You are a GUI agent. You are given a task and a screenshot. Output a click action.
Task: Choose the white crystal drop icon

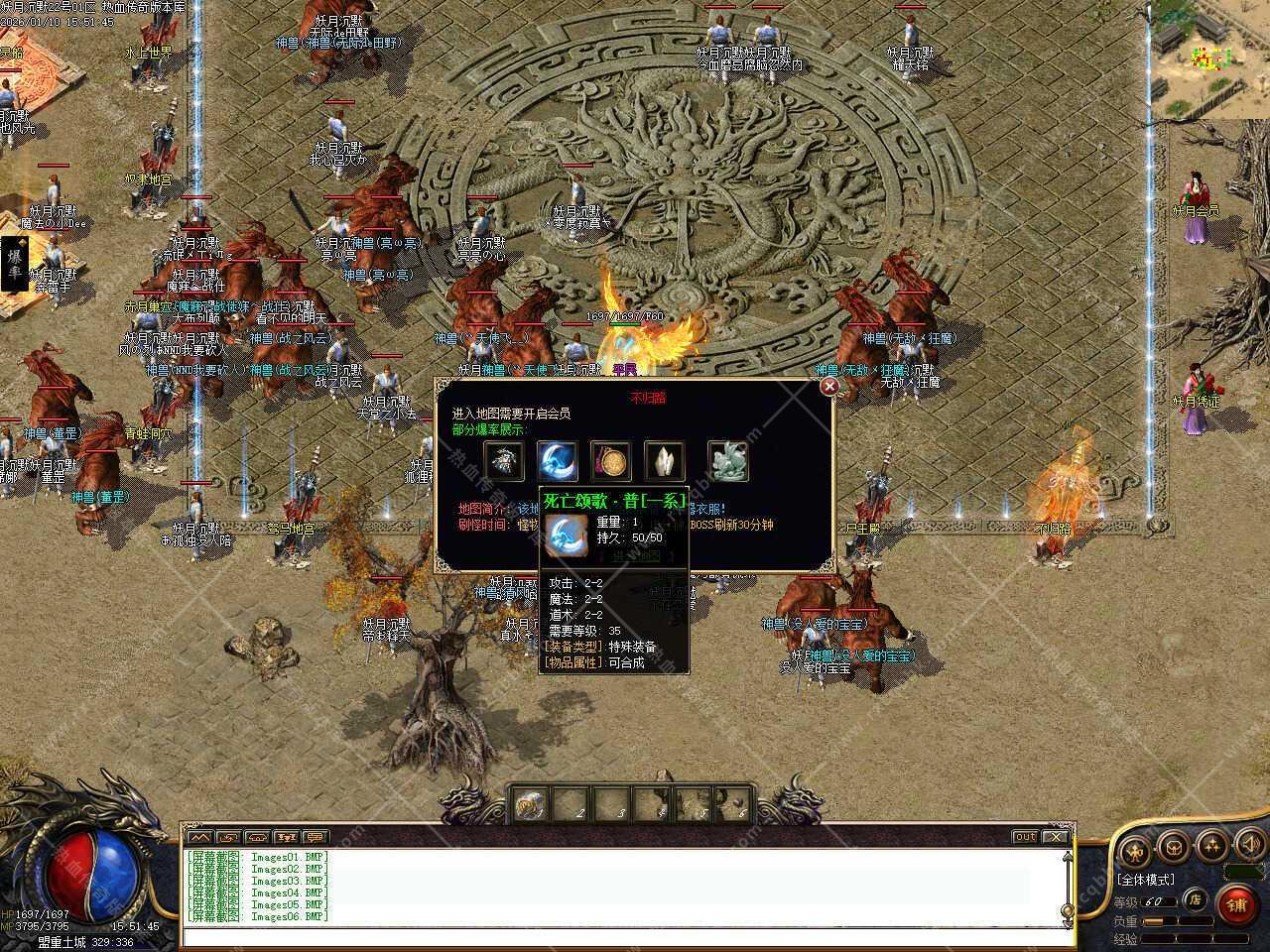click(x=664, y=461)
